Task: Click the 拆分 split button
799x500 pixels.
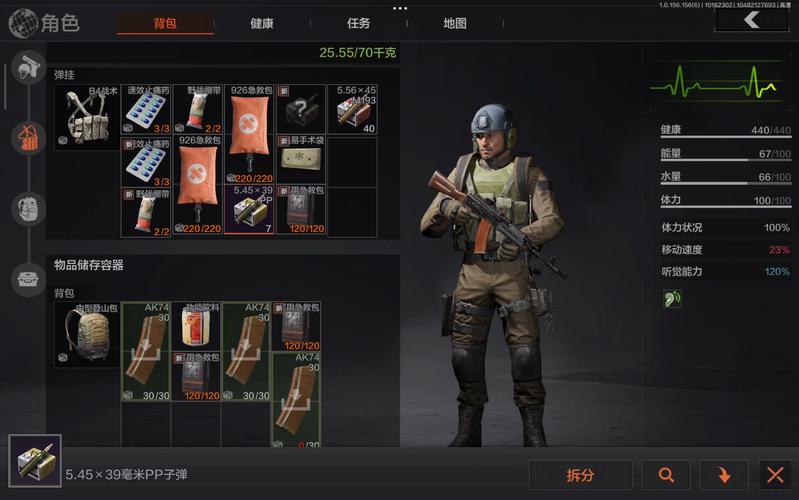Action: click(x=580, y=475)
